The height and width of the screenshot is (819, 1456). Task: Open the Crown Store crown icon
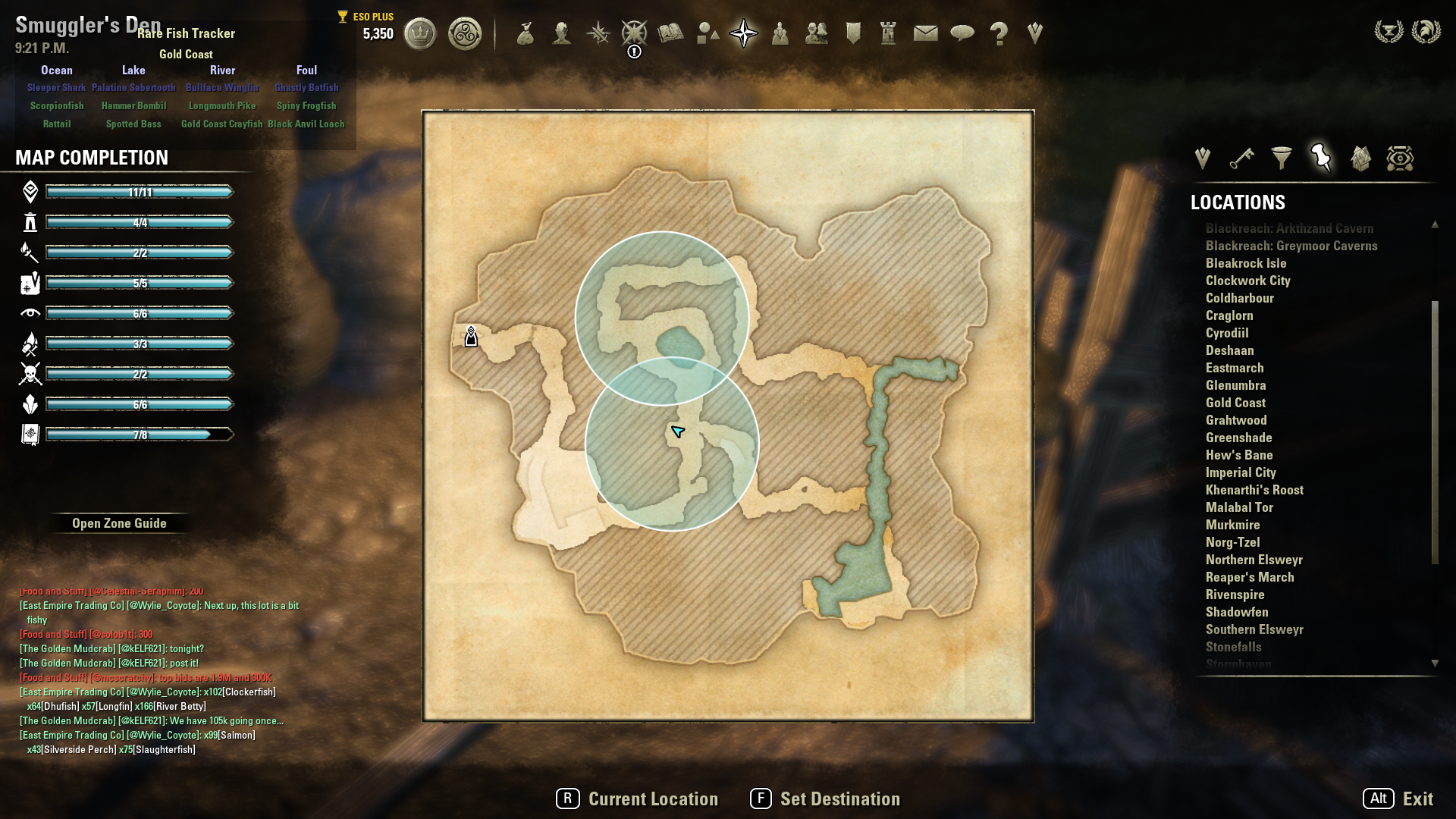(420, 33)
